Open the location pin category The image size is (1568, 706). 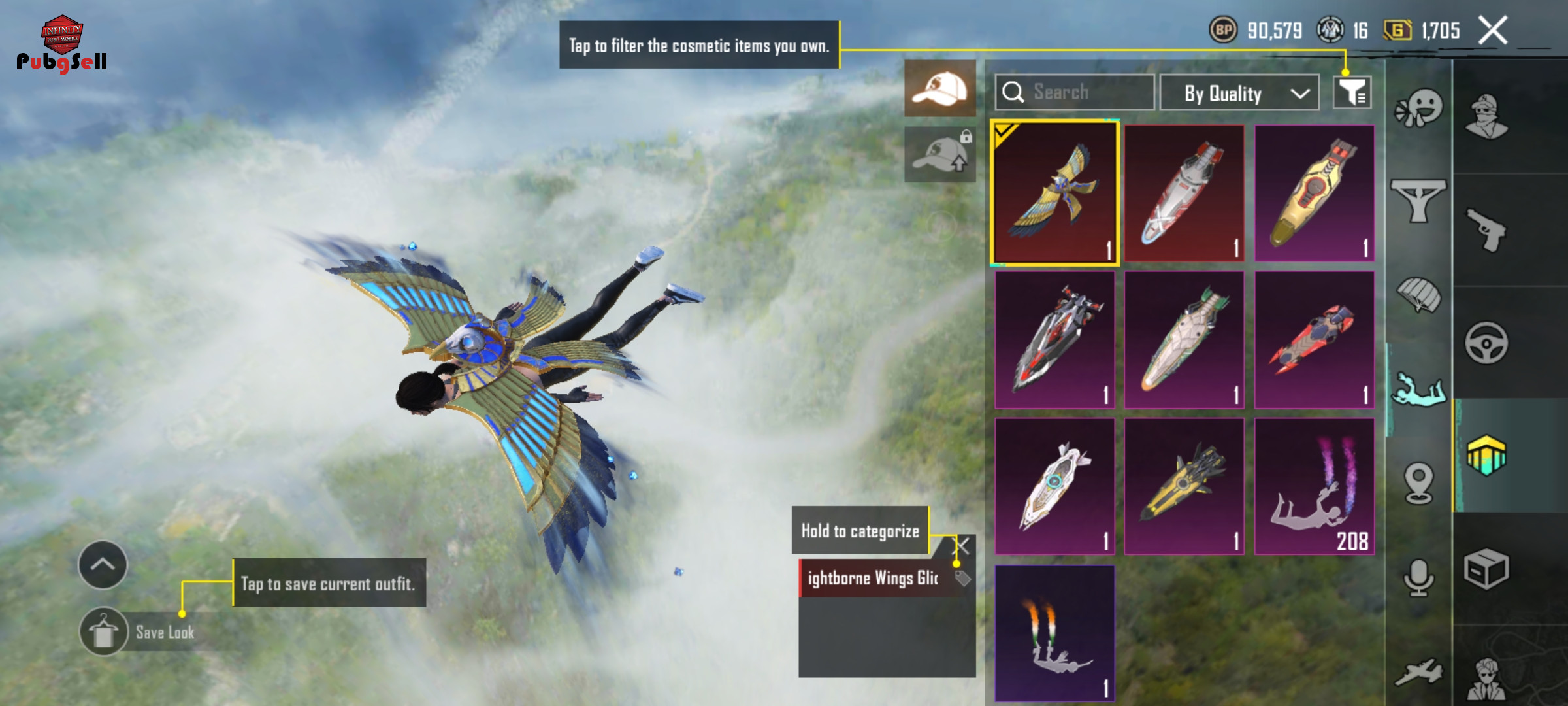(1418, 484)
